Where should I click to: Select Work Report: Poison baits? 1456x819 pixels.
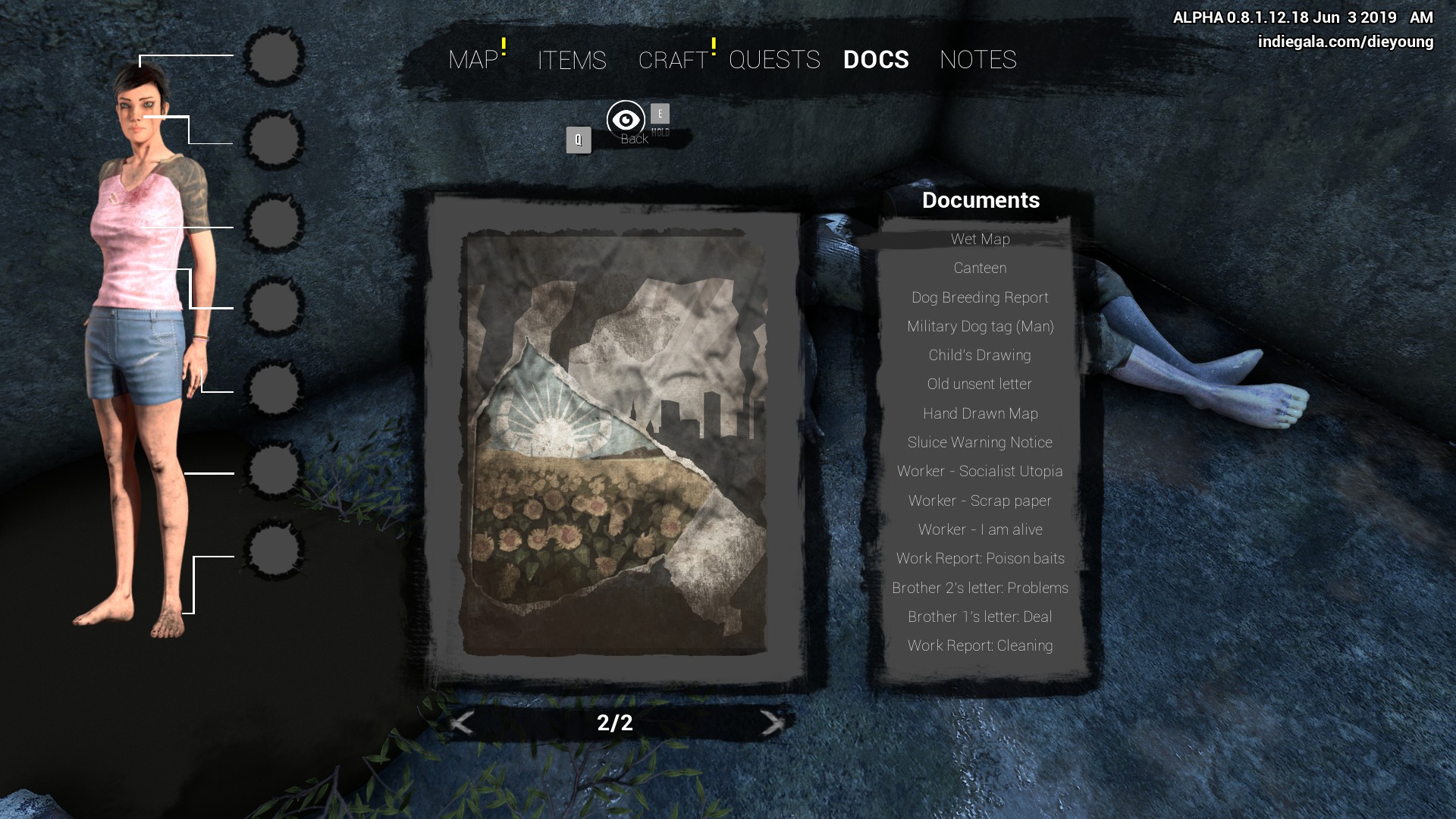click(980, 559)
